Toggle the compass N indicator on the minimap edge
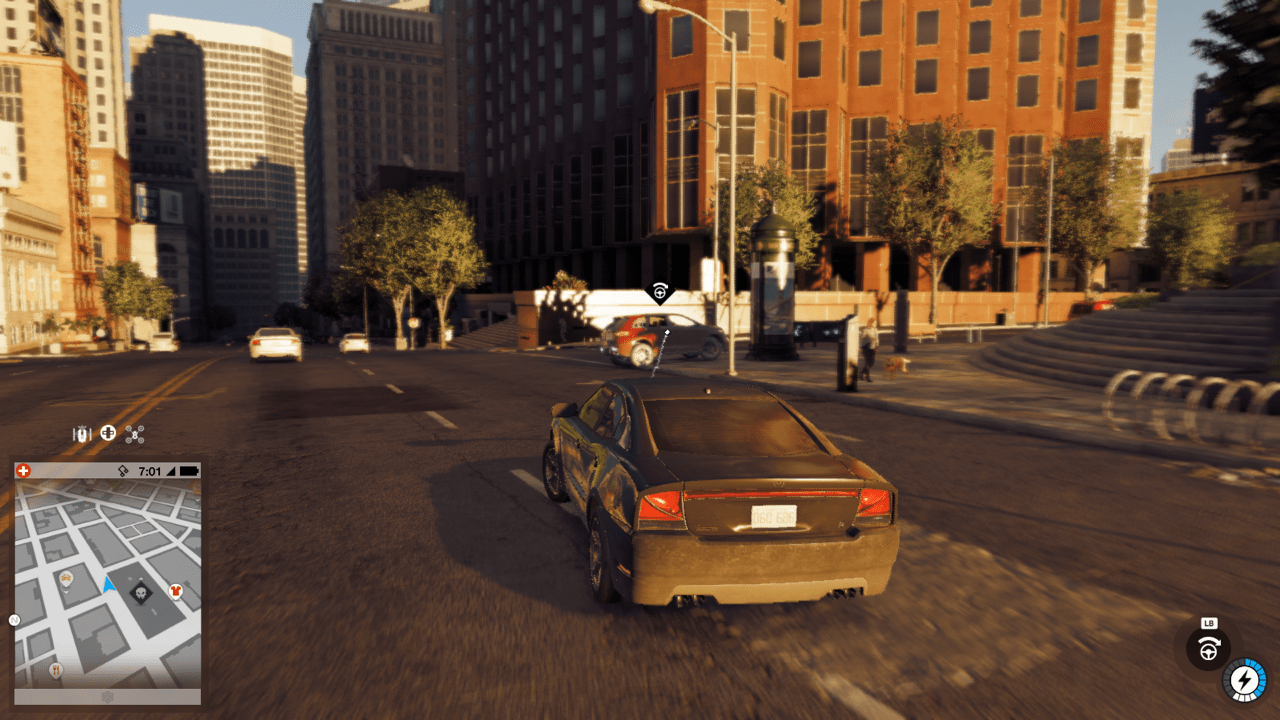The image size is (1280, 720). pos(13,620)
